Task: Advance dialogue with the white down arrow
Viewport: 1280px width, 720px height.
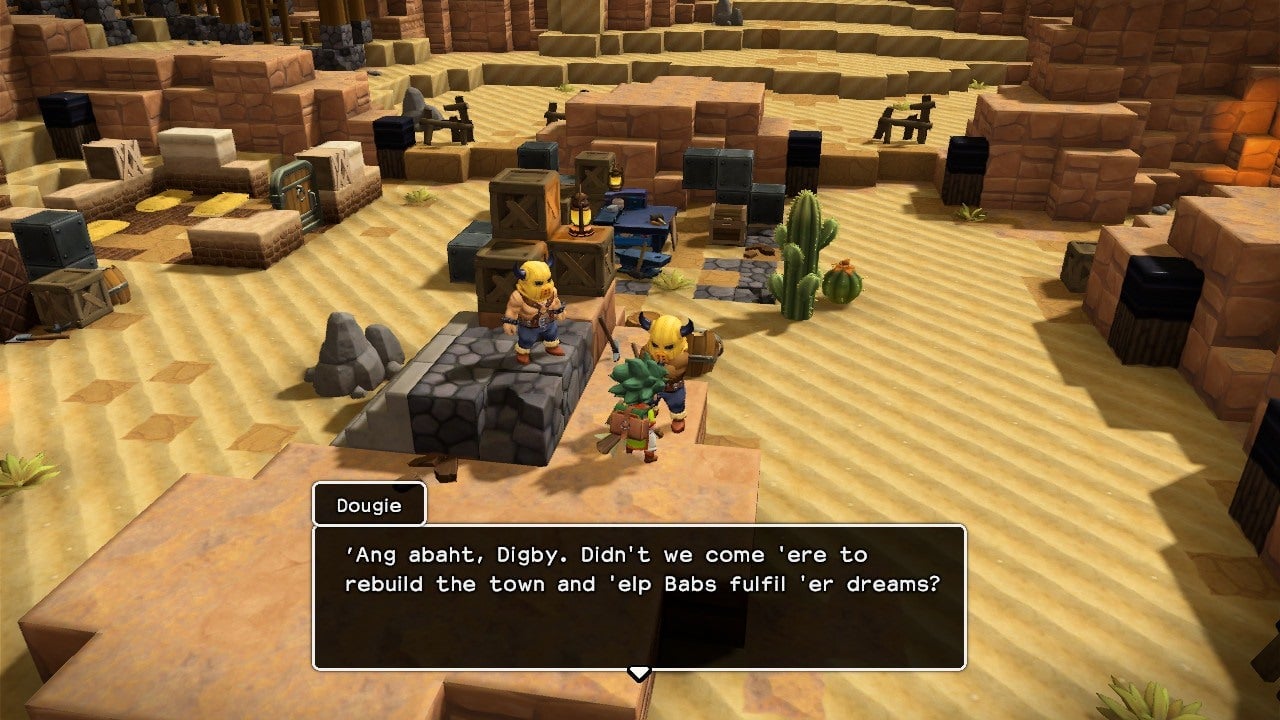Action: (x=639, y=673)
